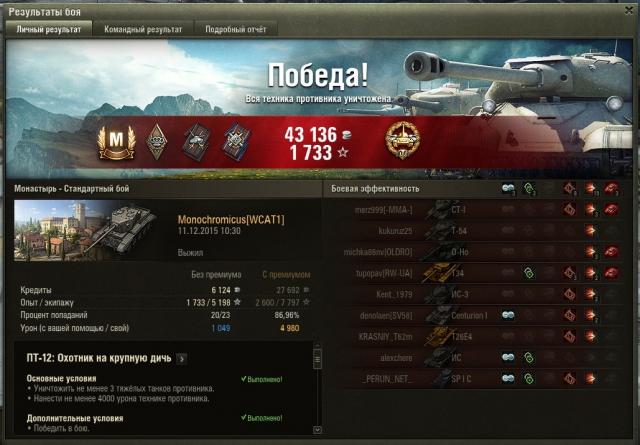Click the mission list scrollbar down arrow
640x445 pixels.
(318, 429)
